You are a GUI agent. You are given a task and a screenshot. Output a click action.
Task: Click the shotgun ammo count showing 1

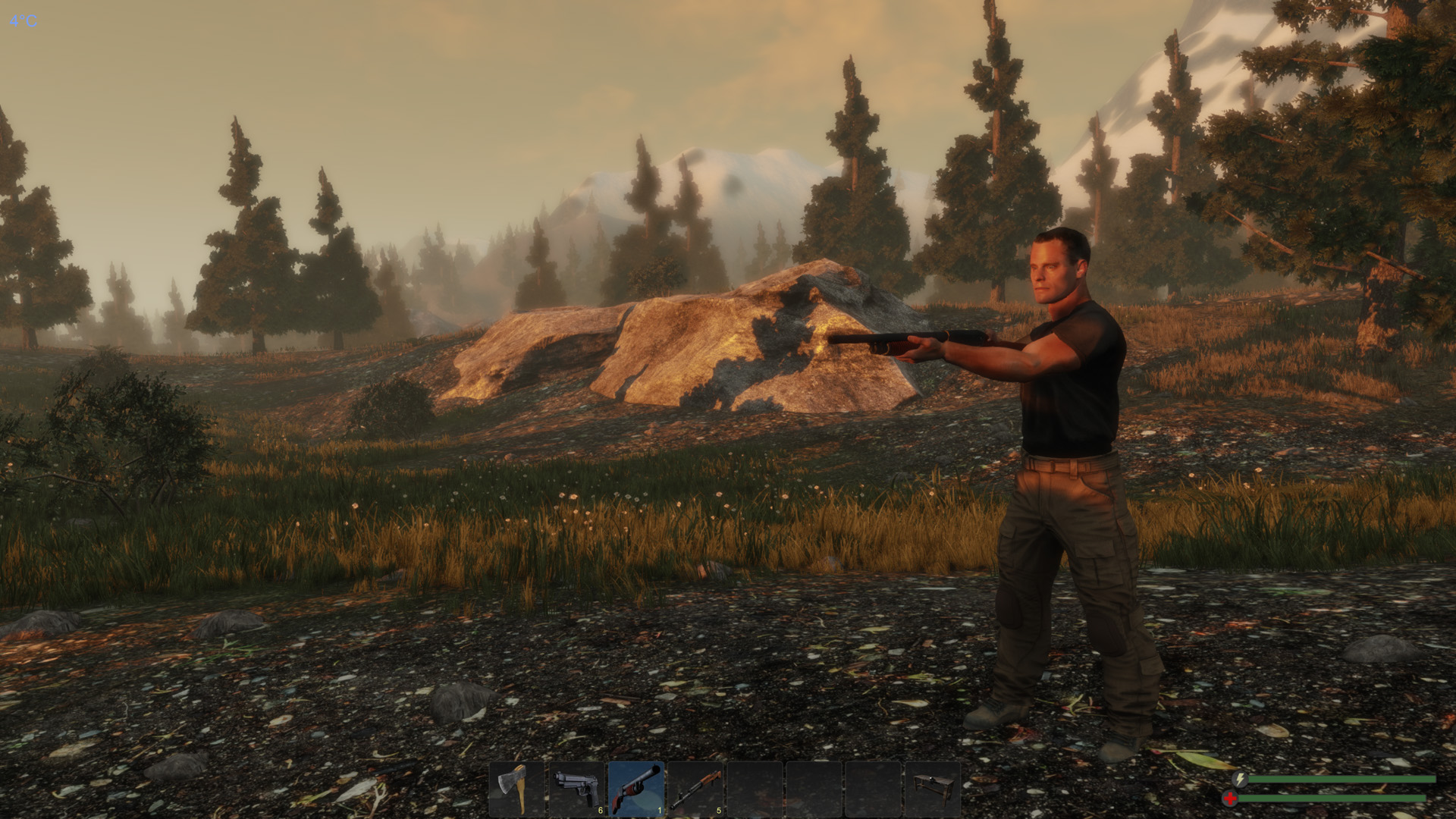pos(659,809)
